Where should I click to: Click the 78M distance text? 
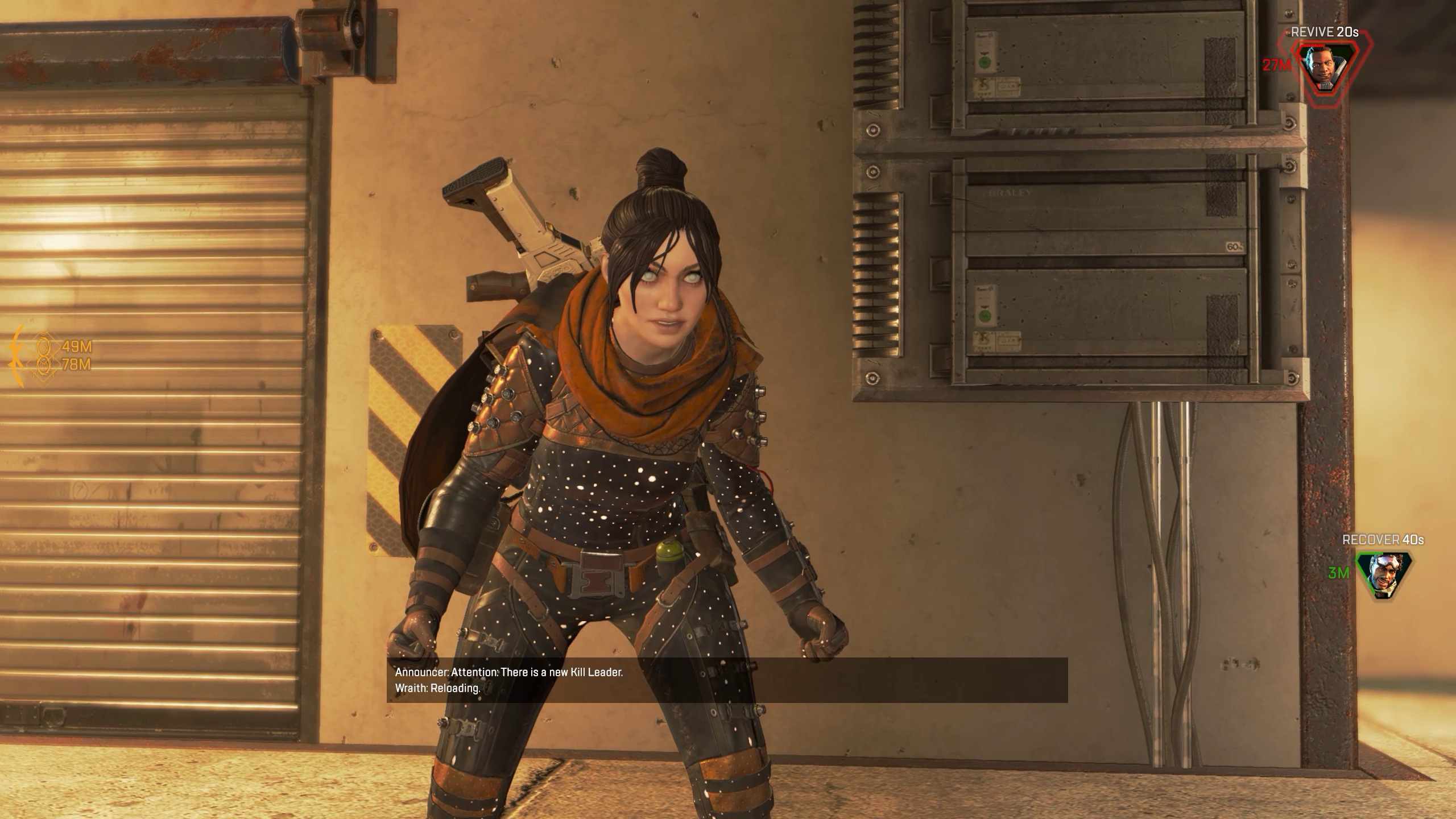77,365
